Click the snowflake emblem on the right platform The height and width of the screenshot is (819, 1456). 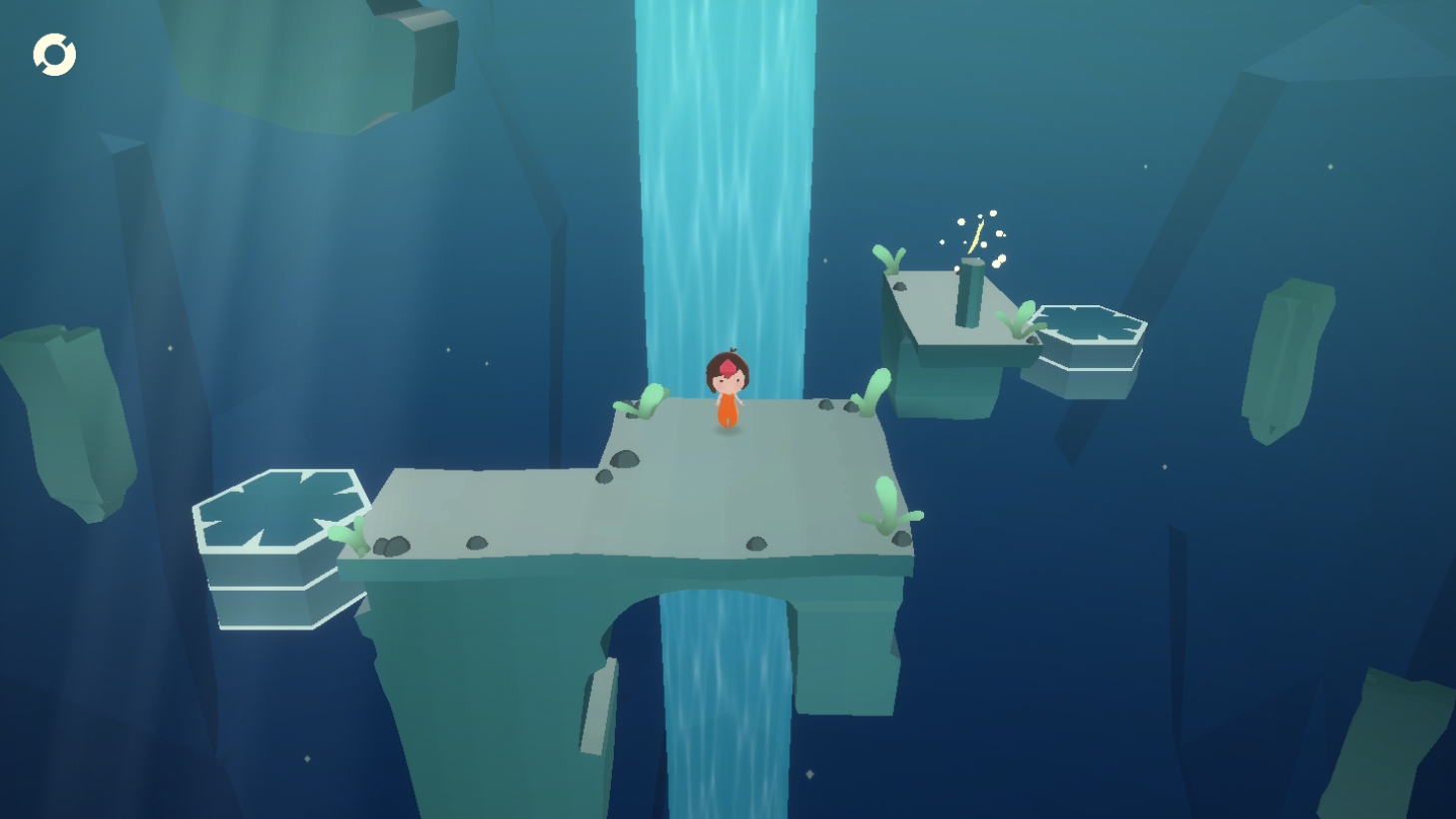coord(1091,324)
